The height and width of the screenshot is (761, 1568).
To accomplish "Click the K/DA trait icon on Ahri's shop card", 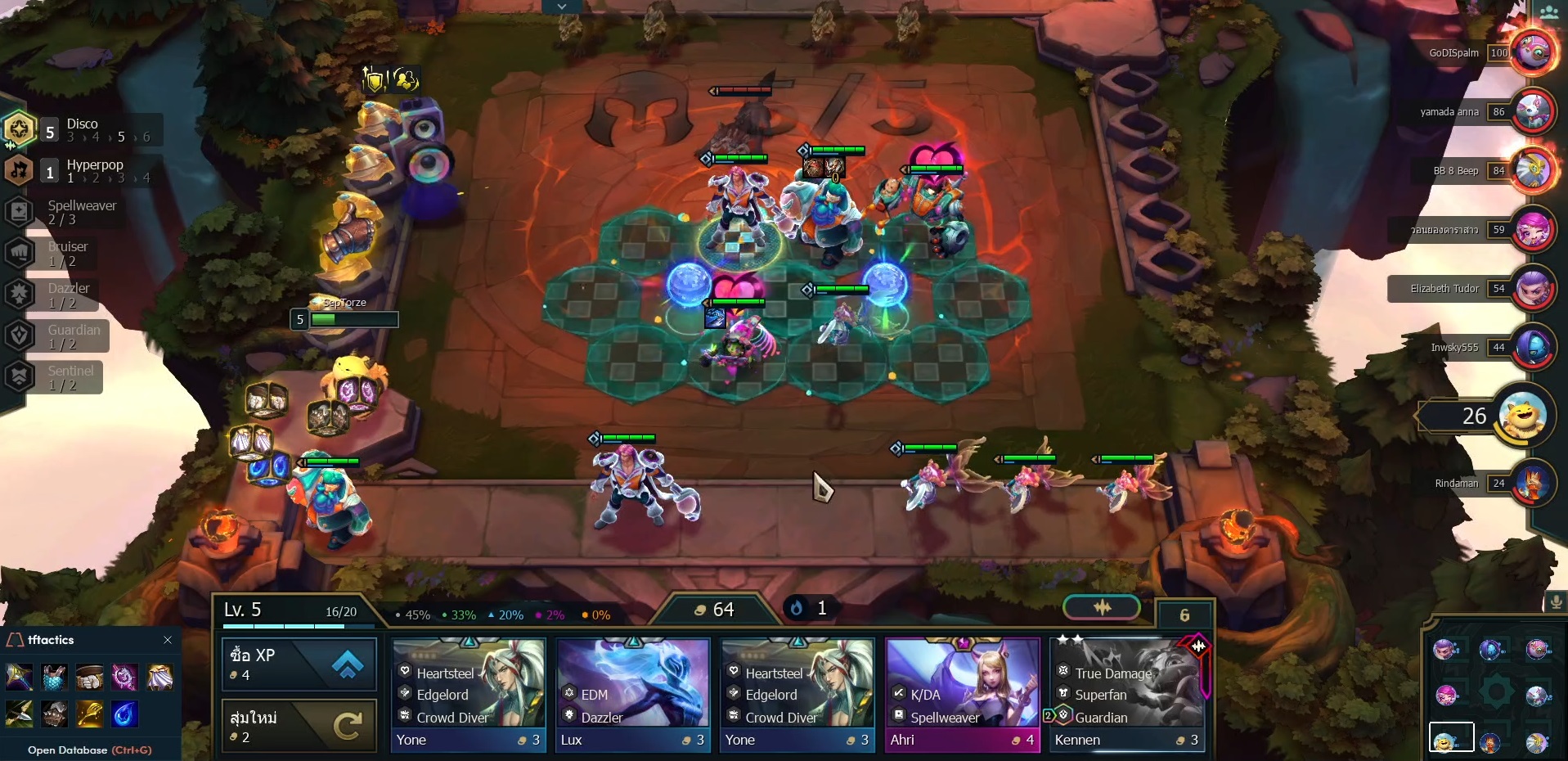I will 899,695.
